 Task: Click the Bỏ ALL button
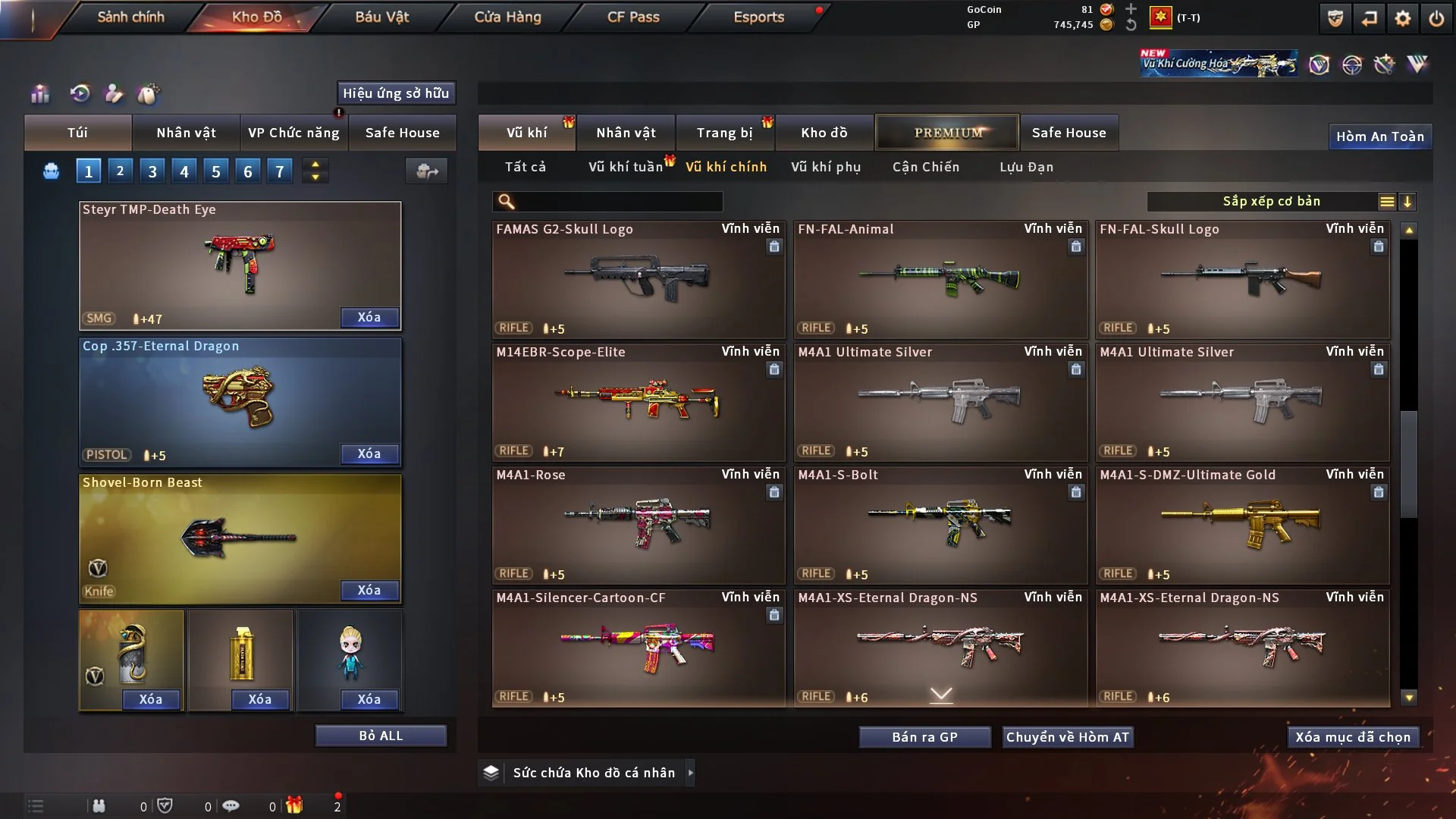[x=381, y=736]
